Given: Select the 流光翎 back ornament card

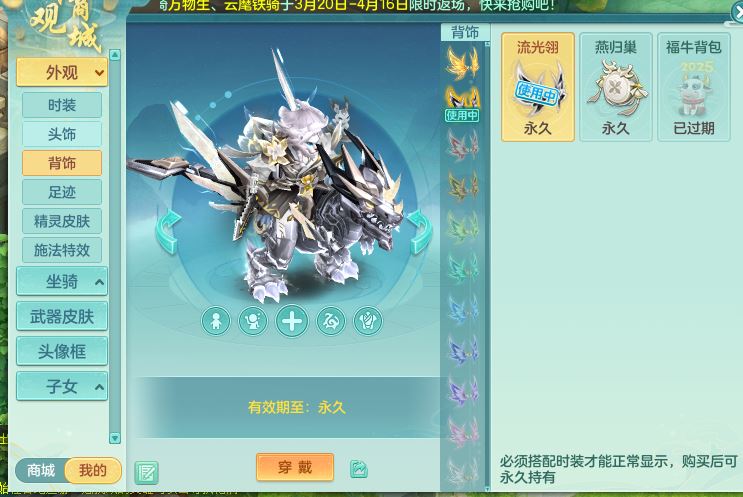Looking at the screenshot, I should (x=538, y=87).
